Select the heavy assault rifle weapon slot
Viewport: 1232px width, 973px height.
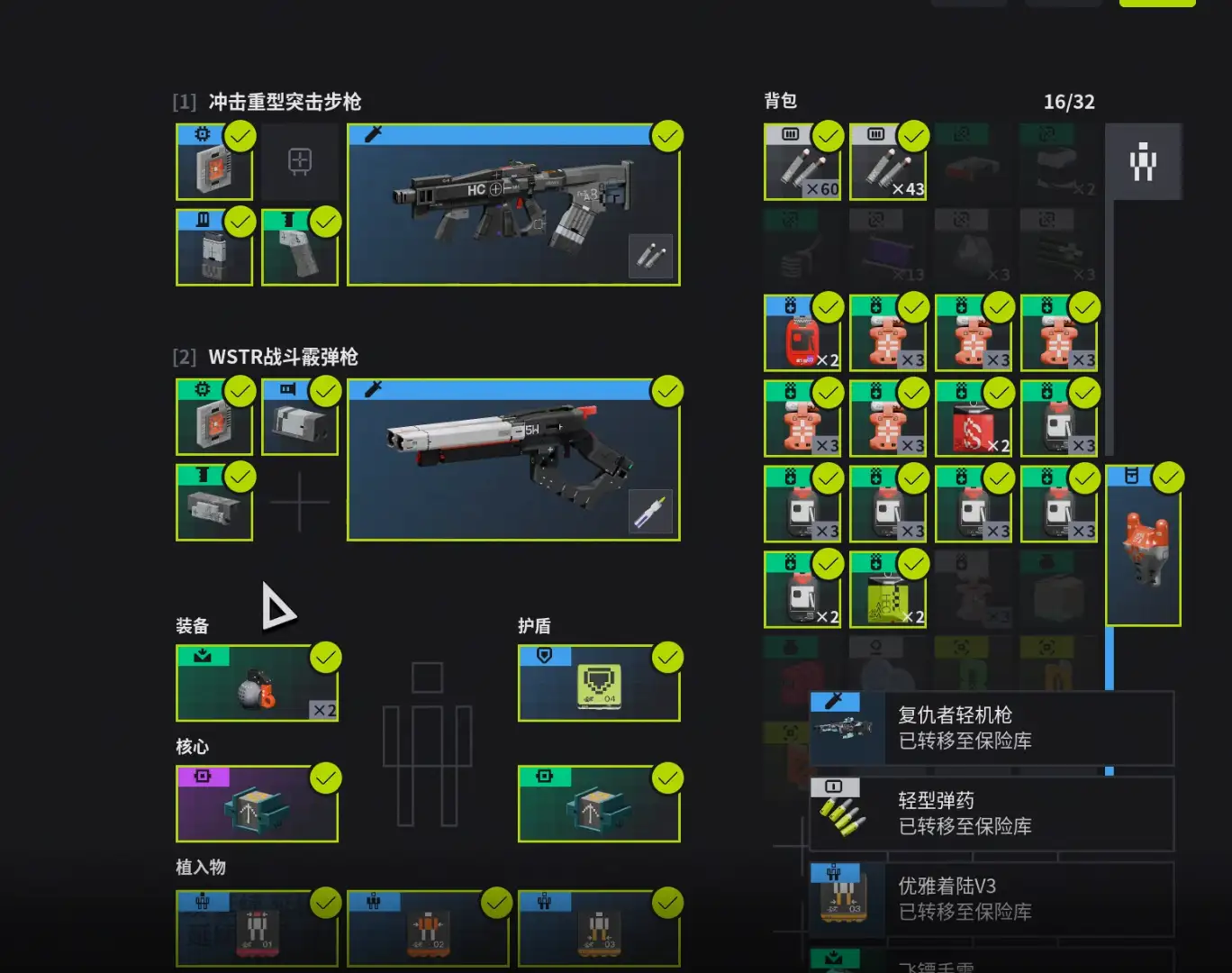tap(513, 205)
